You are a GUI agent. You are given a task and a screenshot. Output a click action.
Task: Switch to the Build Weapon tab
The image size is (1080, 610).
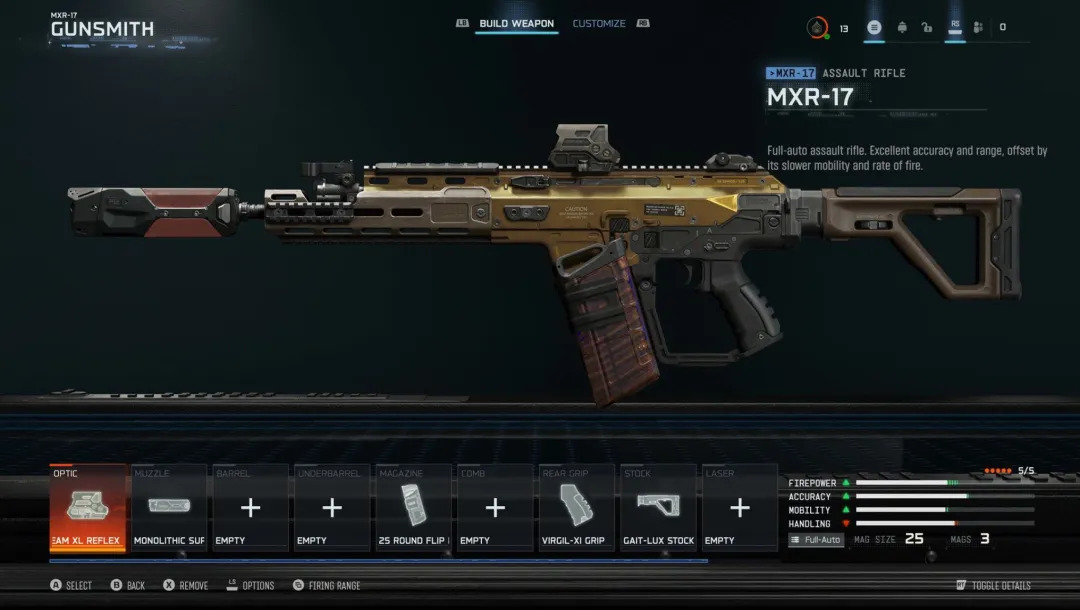click(516, 24)
